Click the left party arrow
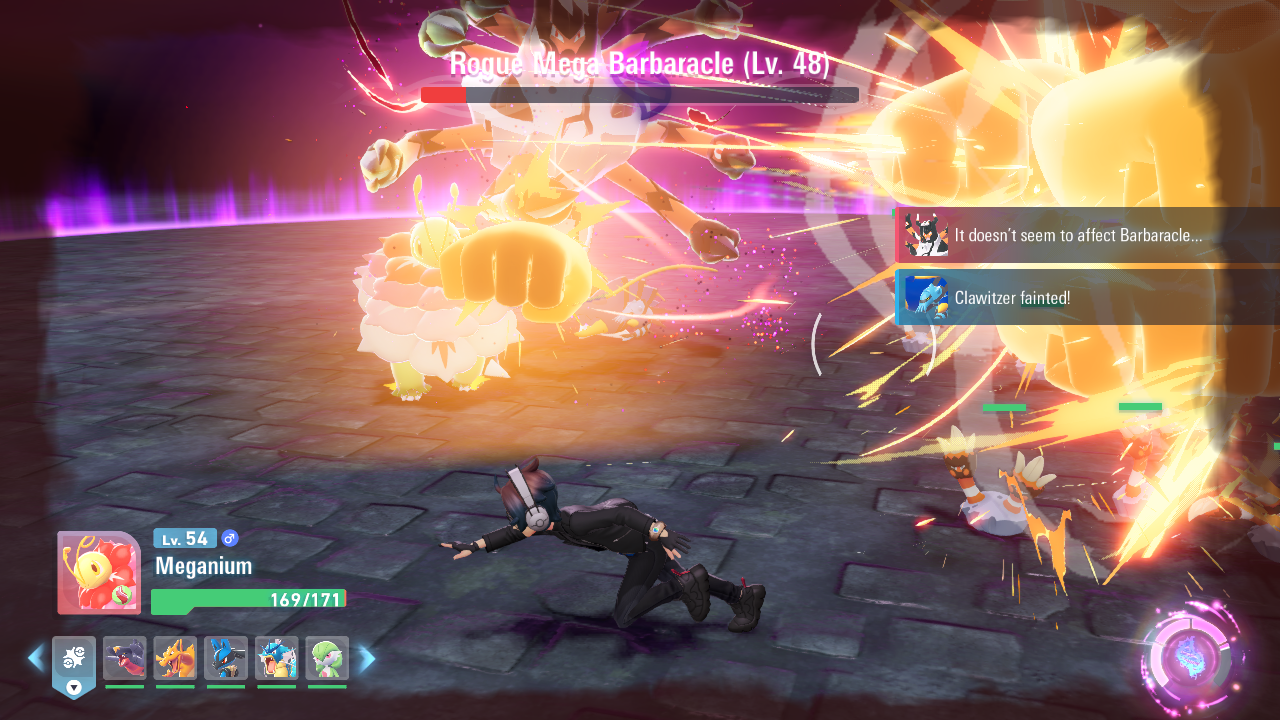This screenshot has height=720, width=1280. 36,658
